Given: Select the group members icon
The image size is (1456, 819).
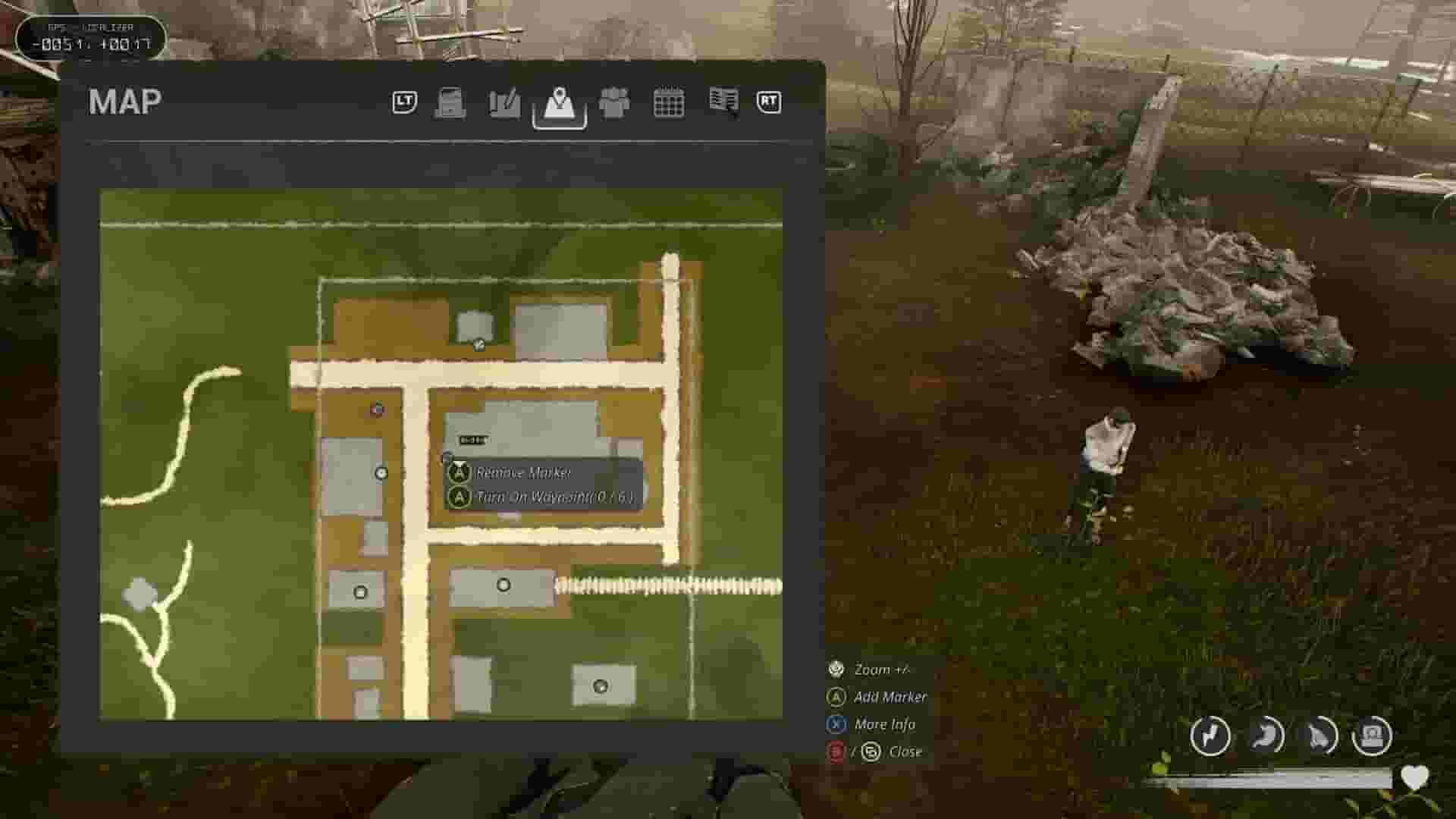Looking at the screenshot, I should point(616,103).
